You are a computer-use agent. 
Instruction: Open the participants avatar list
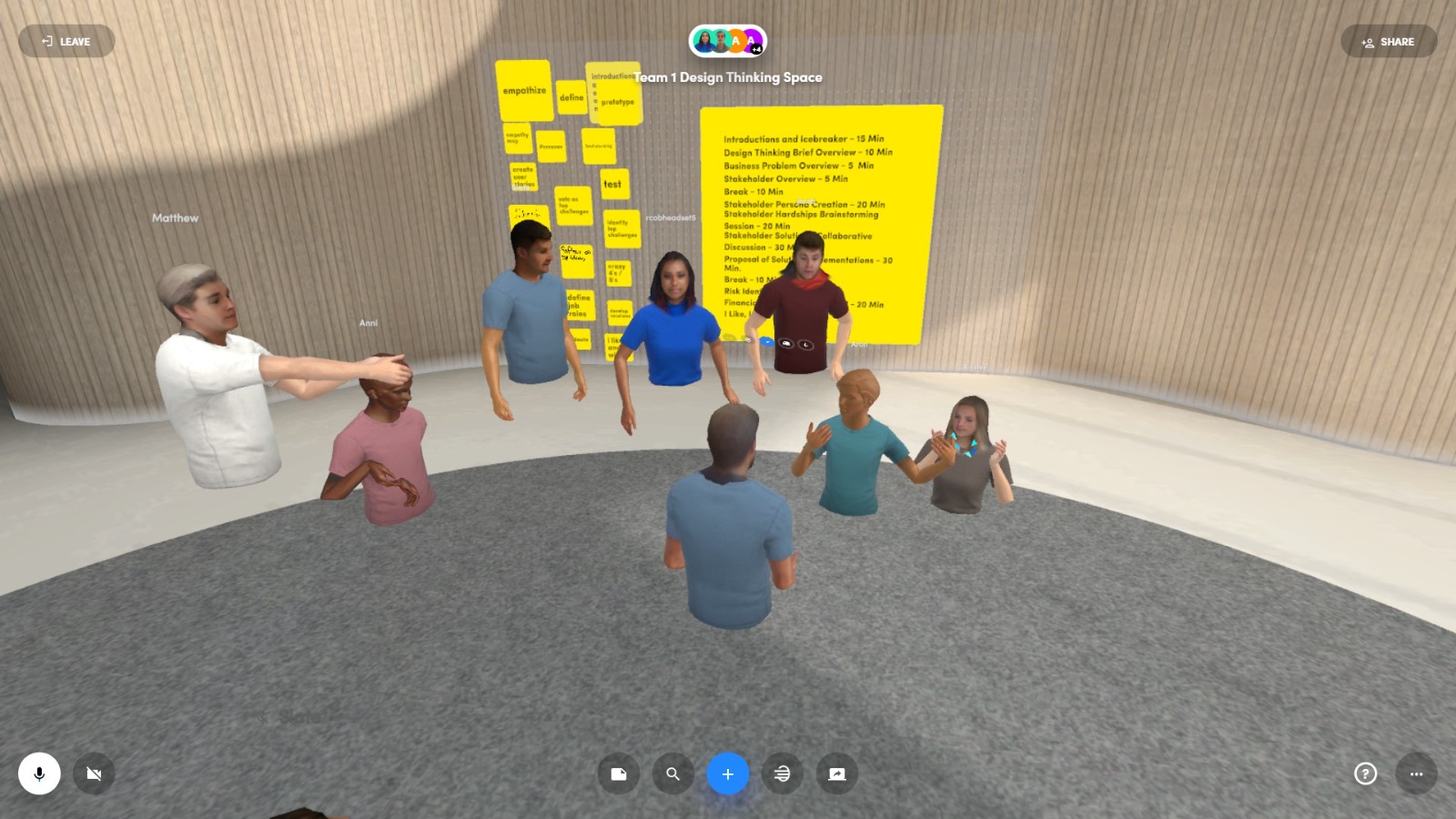coord(727,41)
